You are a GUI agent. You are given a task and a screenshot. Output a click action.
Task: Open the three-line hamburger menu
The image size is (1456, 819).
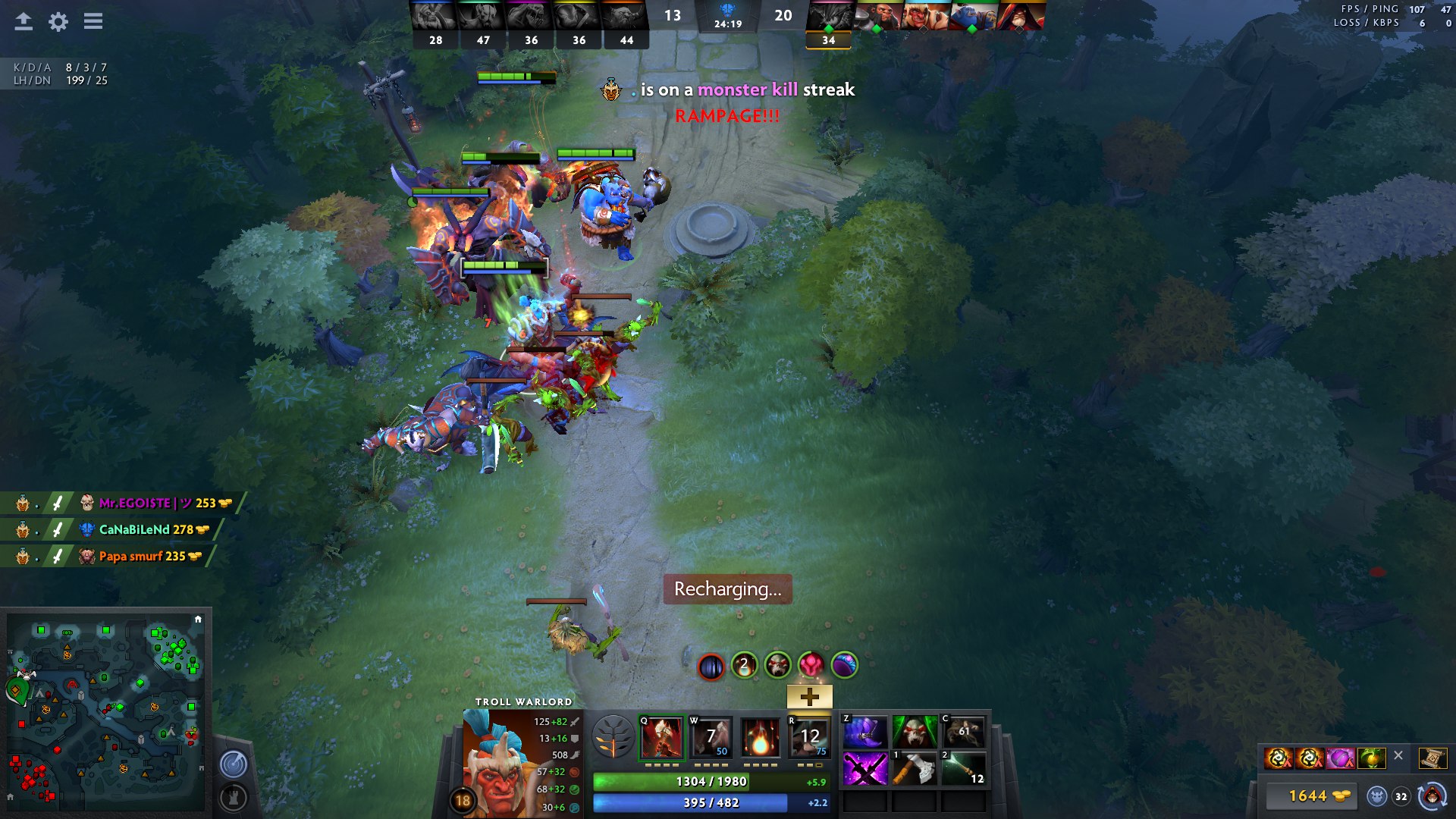93,21
